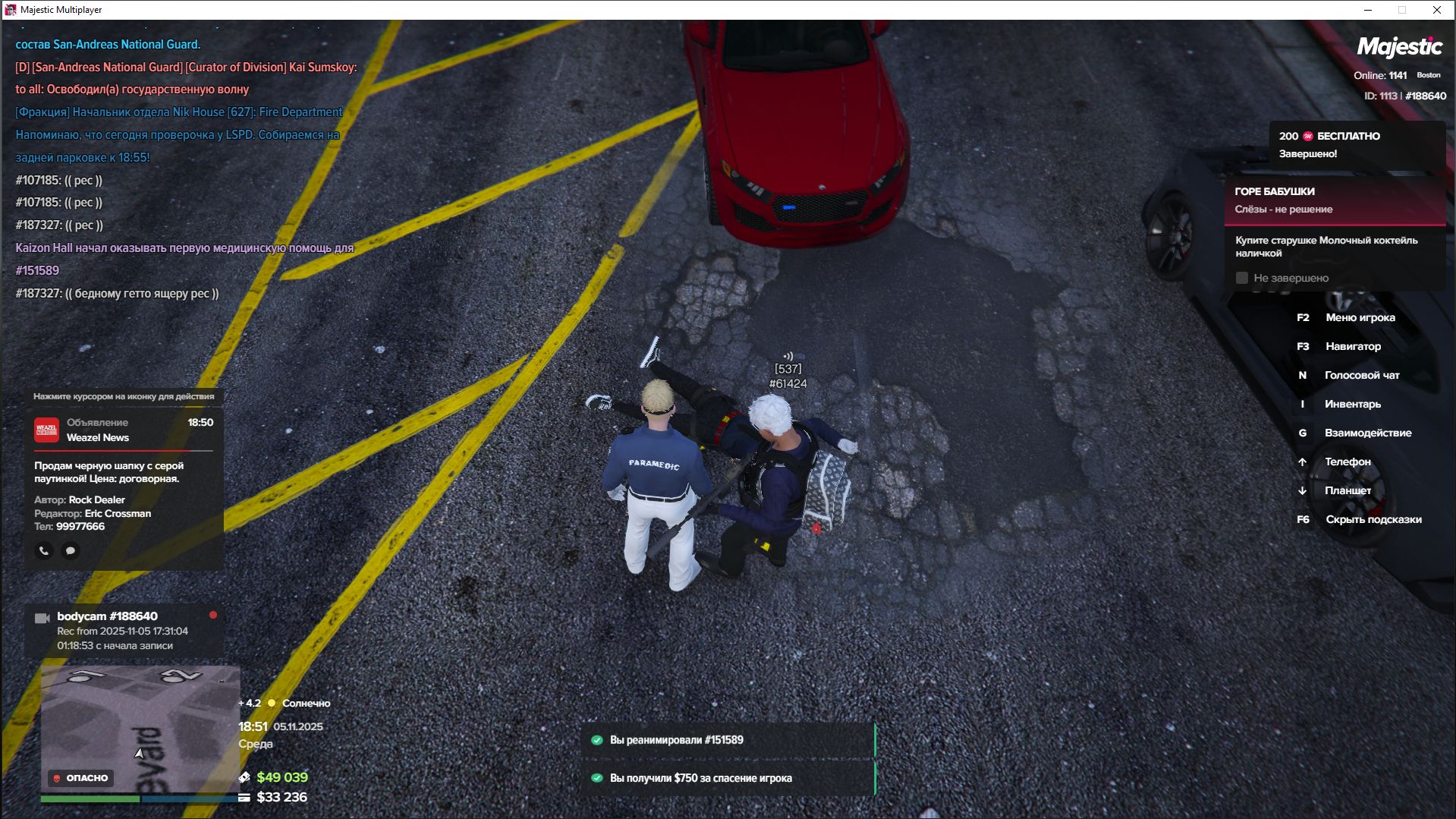
Task: Minimize the Majestic Multiplayer window
Action: (1368, 10)
